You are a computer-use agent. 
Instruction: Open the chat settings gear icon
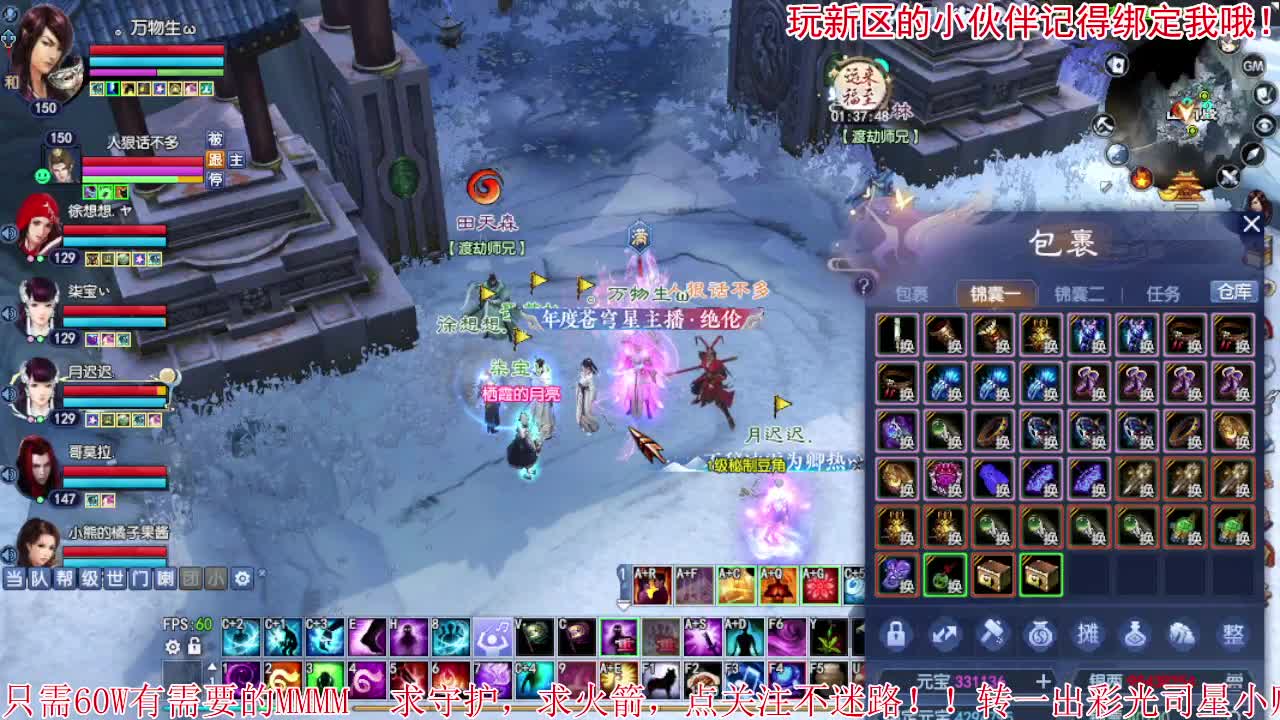[x=241, y=579]
